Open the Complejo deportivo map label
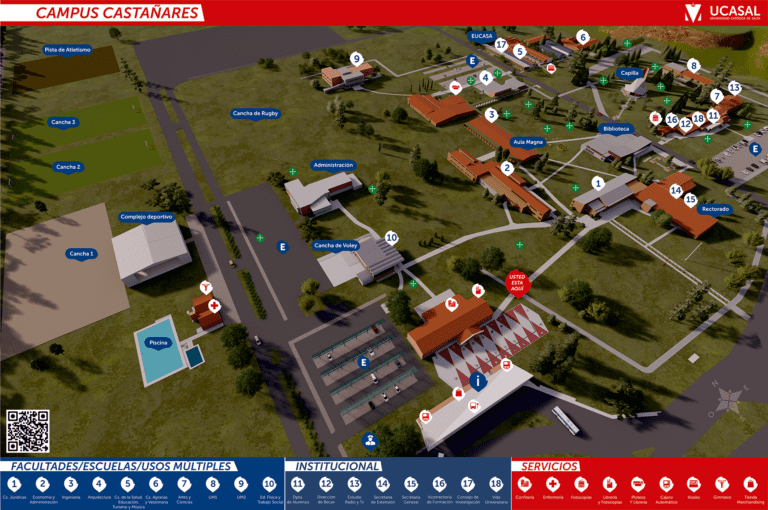 pyautogui.click(x=146, y=216)
